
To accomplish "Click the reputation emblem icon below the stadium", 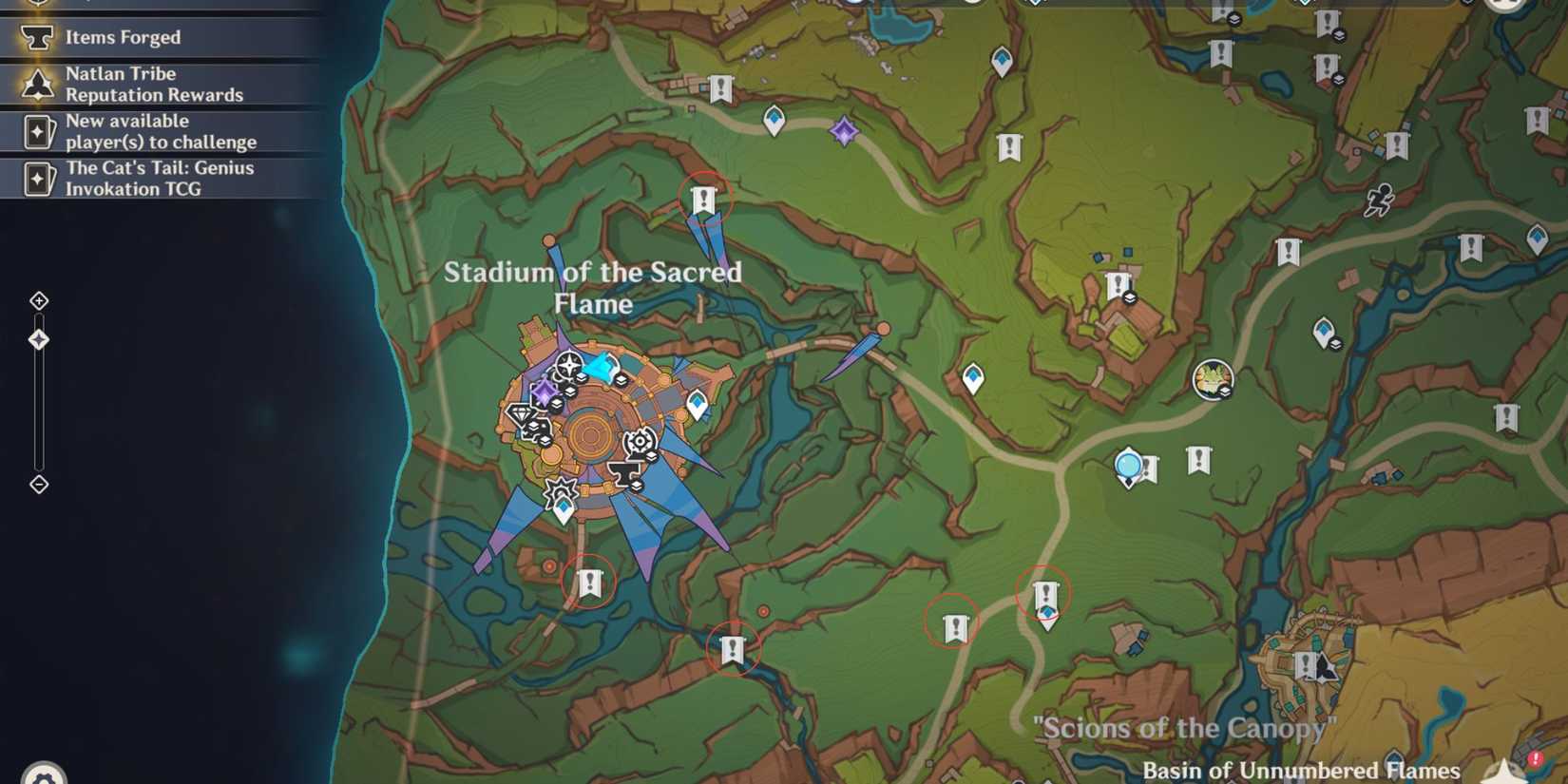I will point(561,492).
